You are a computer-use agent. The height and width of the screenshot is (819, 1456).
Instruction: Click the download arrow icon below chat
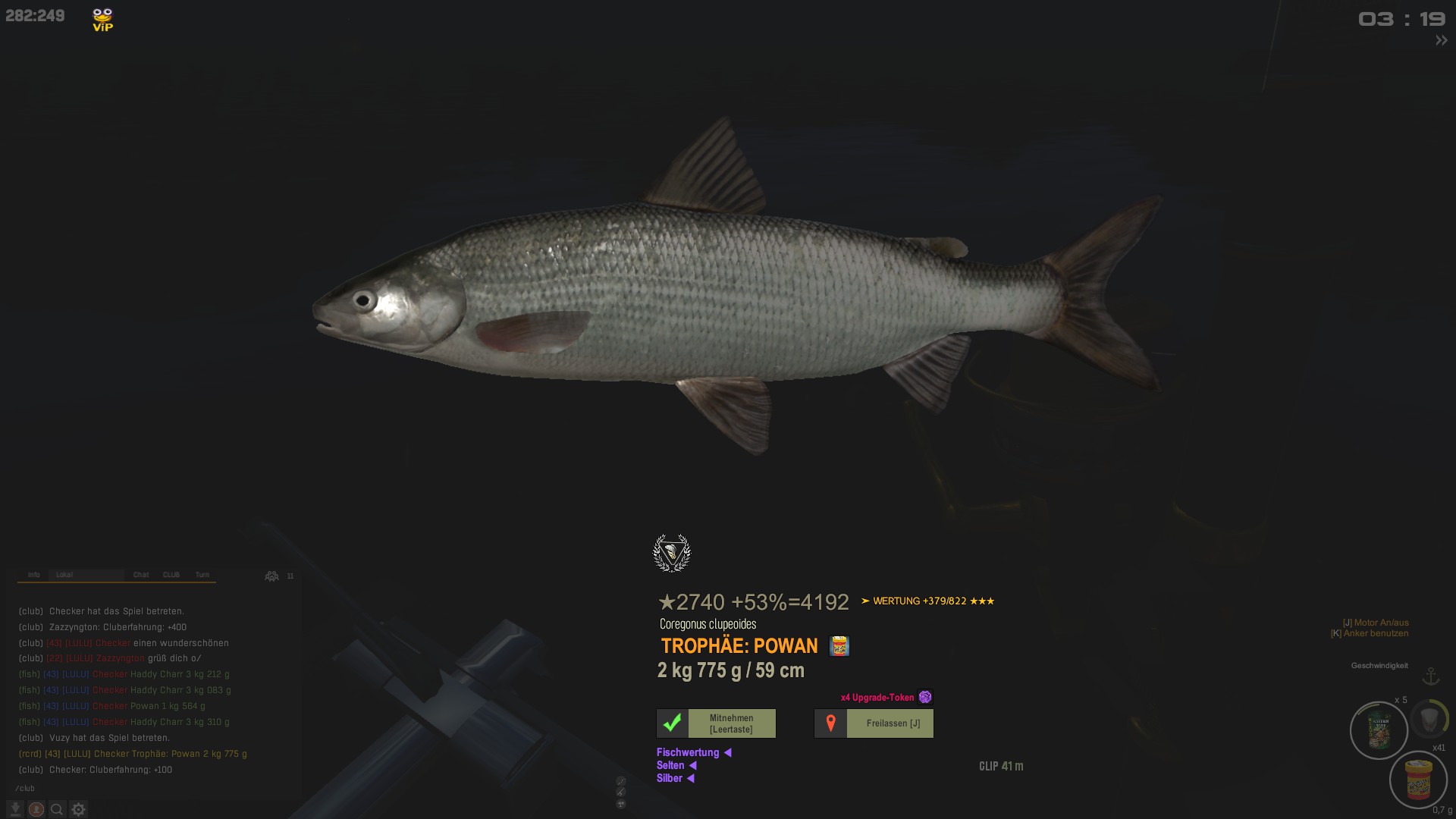click(15, 809)
